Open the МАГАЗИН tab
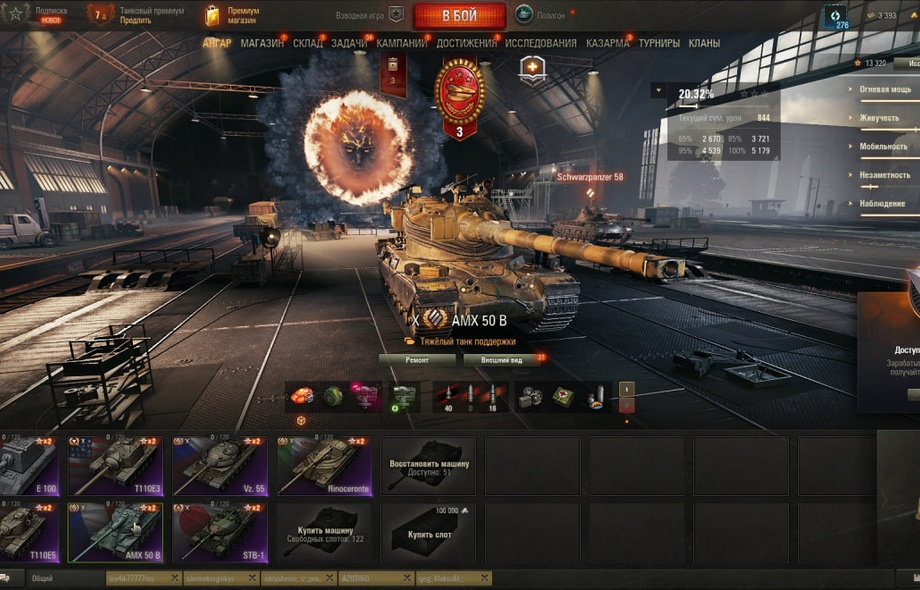Screen dimensions: 920x590 tap(262, 43)
